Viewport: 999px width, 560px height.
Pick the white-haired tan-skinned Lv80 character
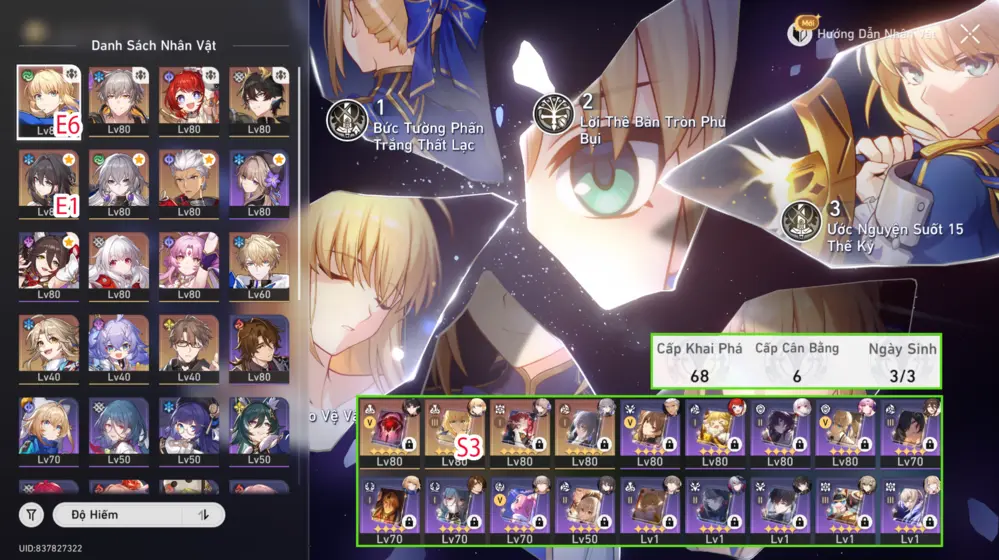tap(189, 184)
